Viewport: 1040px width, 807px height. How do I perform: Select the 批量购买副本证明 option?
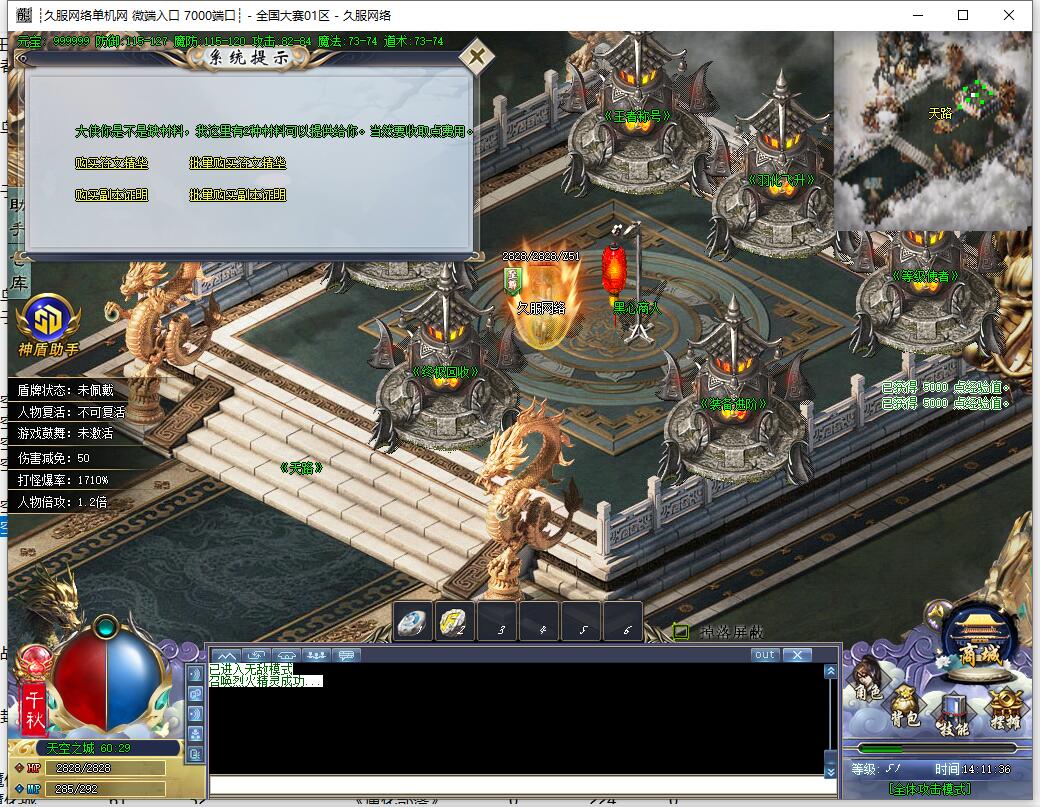pos(238,195)
